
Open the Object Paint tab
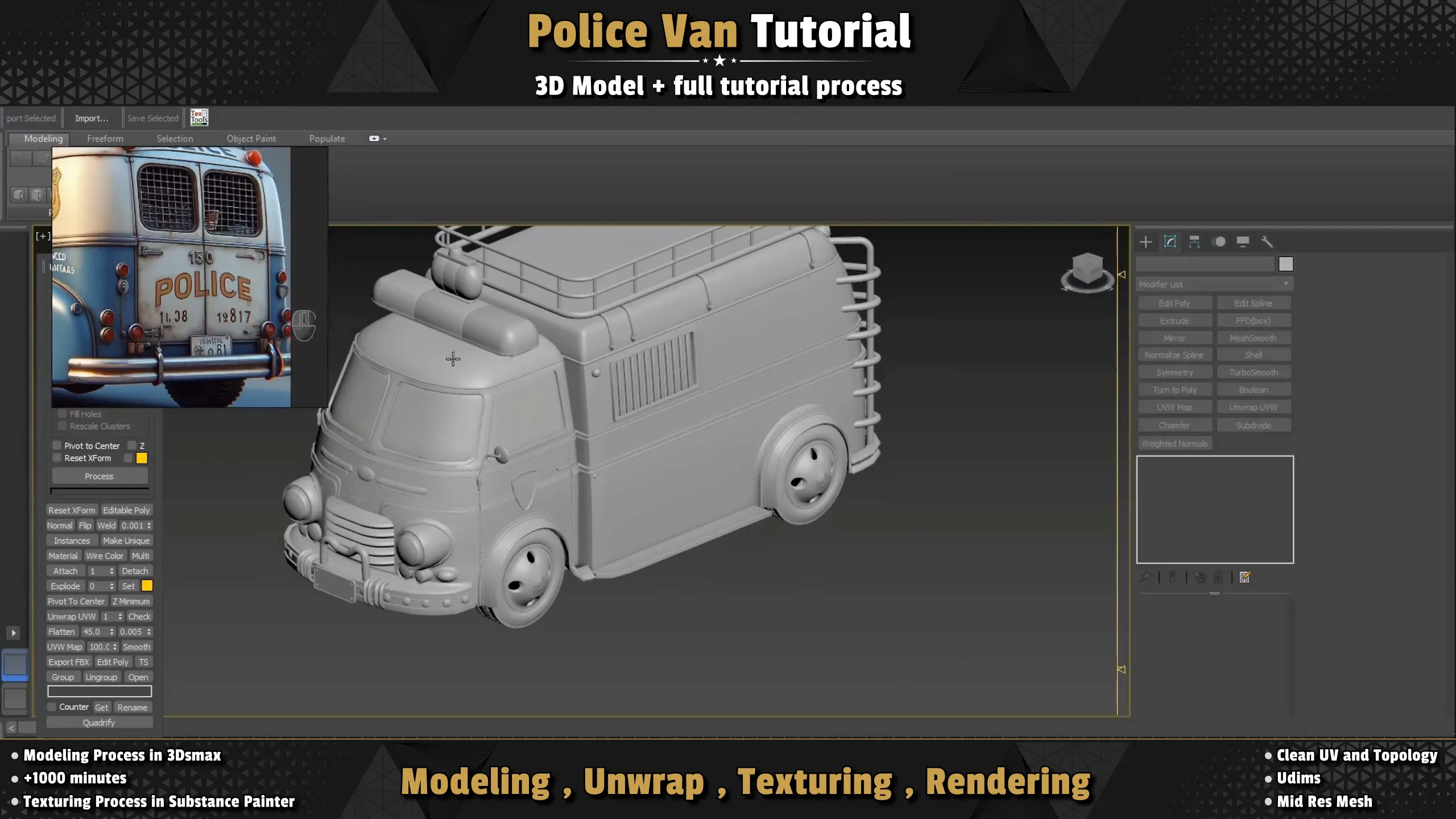click(251, 138)
